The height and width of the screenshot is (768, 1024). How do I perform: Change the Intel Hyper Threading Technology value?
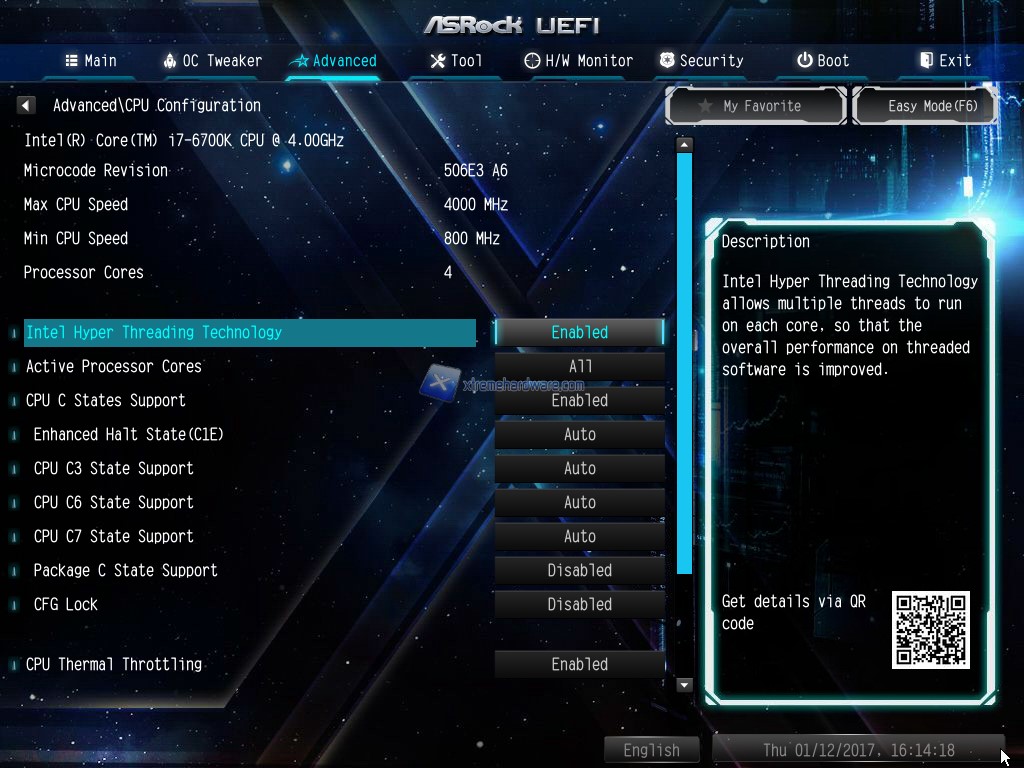[x=579, y=332]
